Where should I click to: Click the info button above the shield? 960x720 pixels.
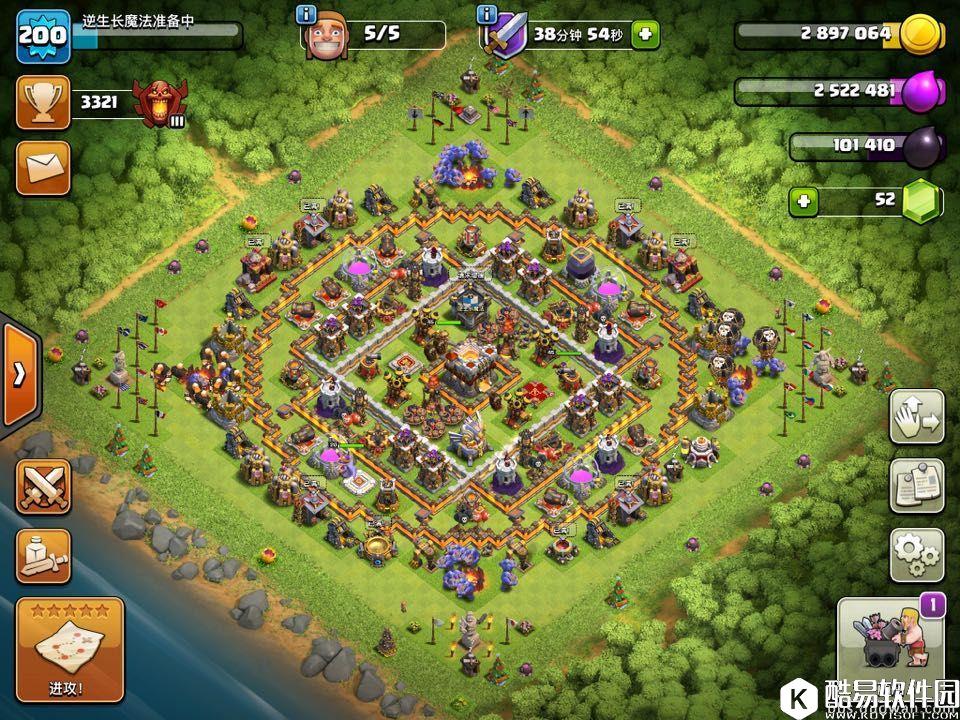click(487, 14)
